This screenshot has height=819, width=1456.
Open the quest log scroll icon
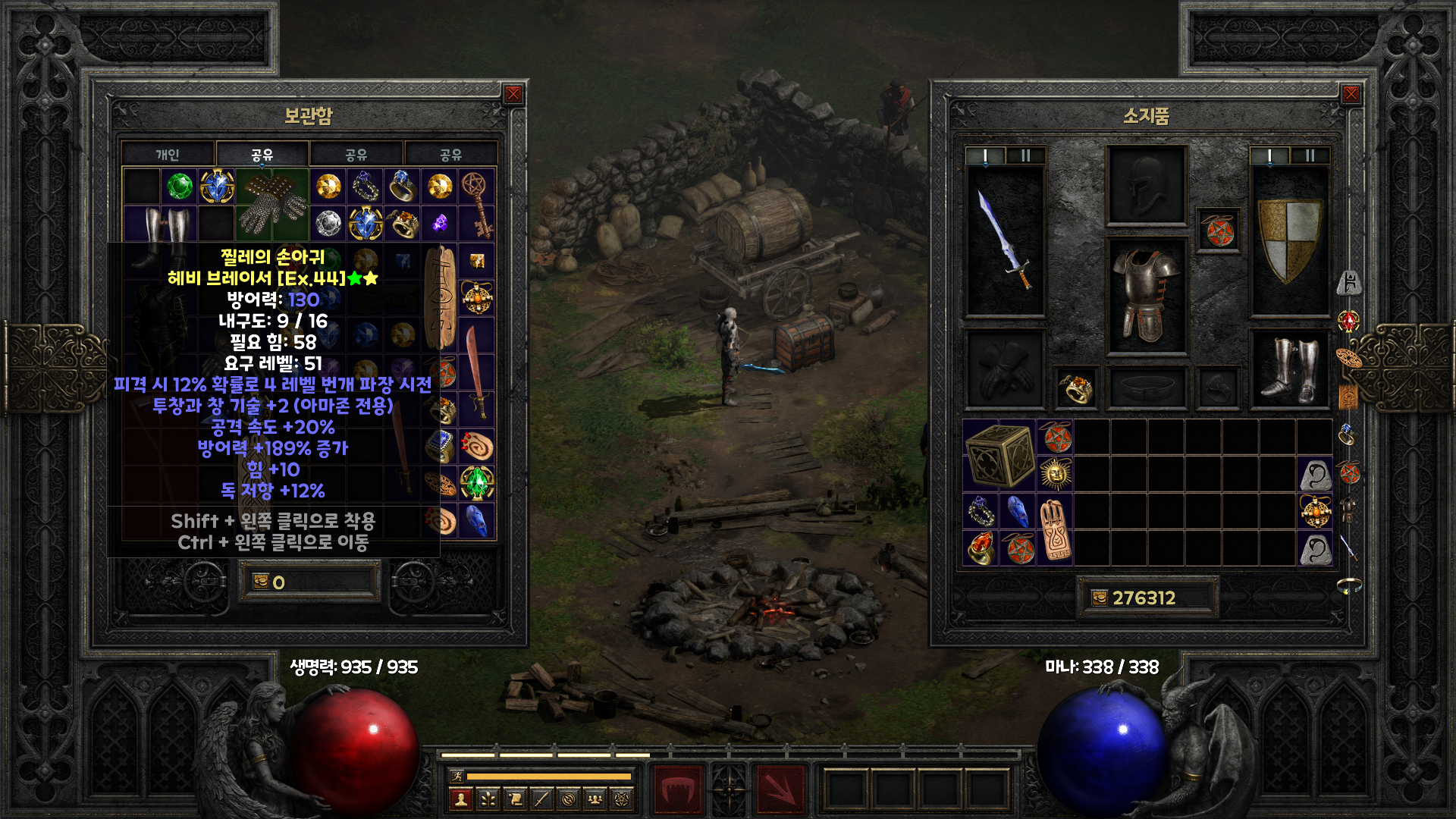pos(515,799)
